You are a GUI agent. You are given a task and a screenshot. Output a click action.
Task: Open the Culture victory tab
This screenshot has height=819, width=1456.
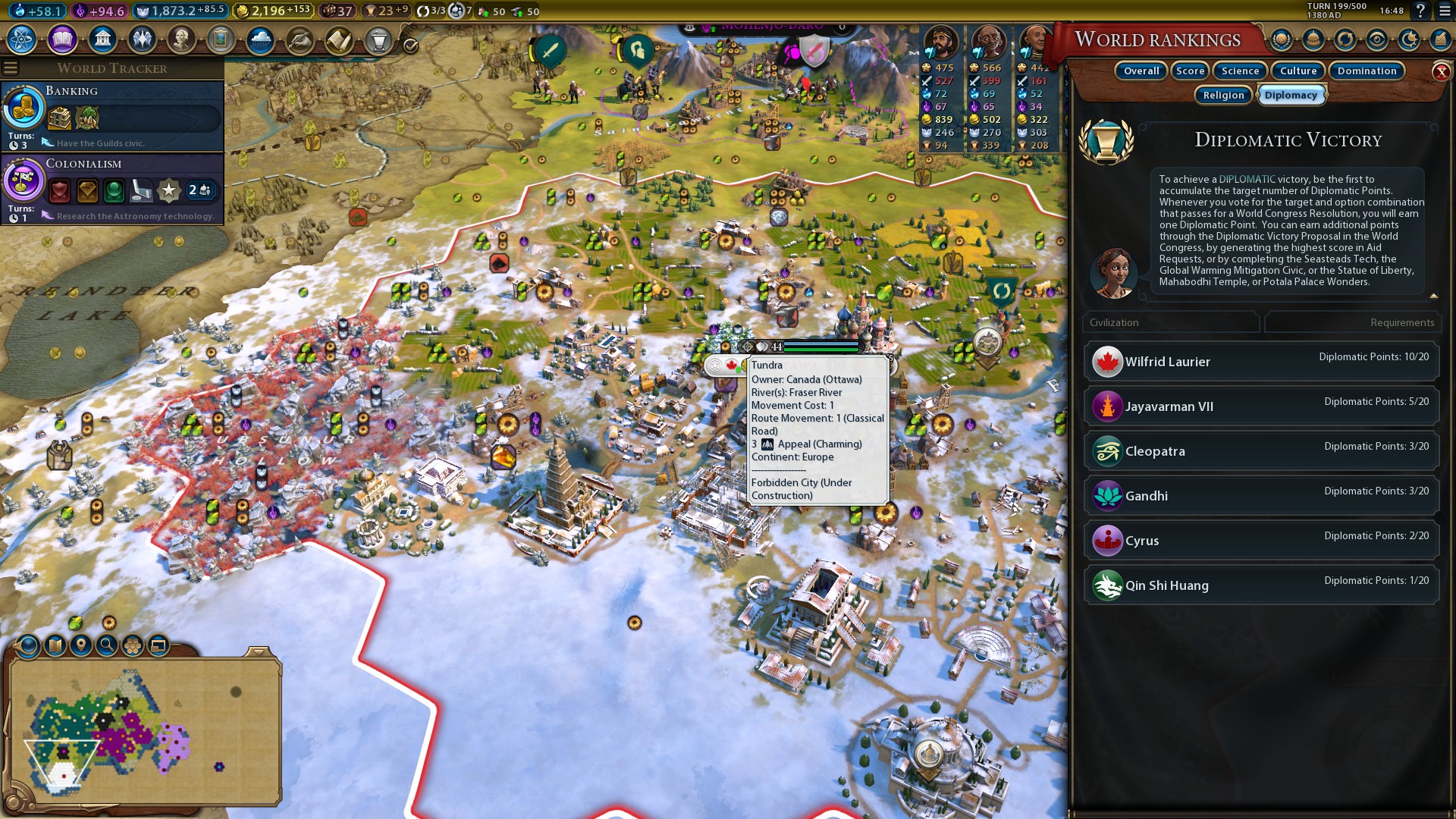[x=1298, y=71]
